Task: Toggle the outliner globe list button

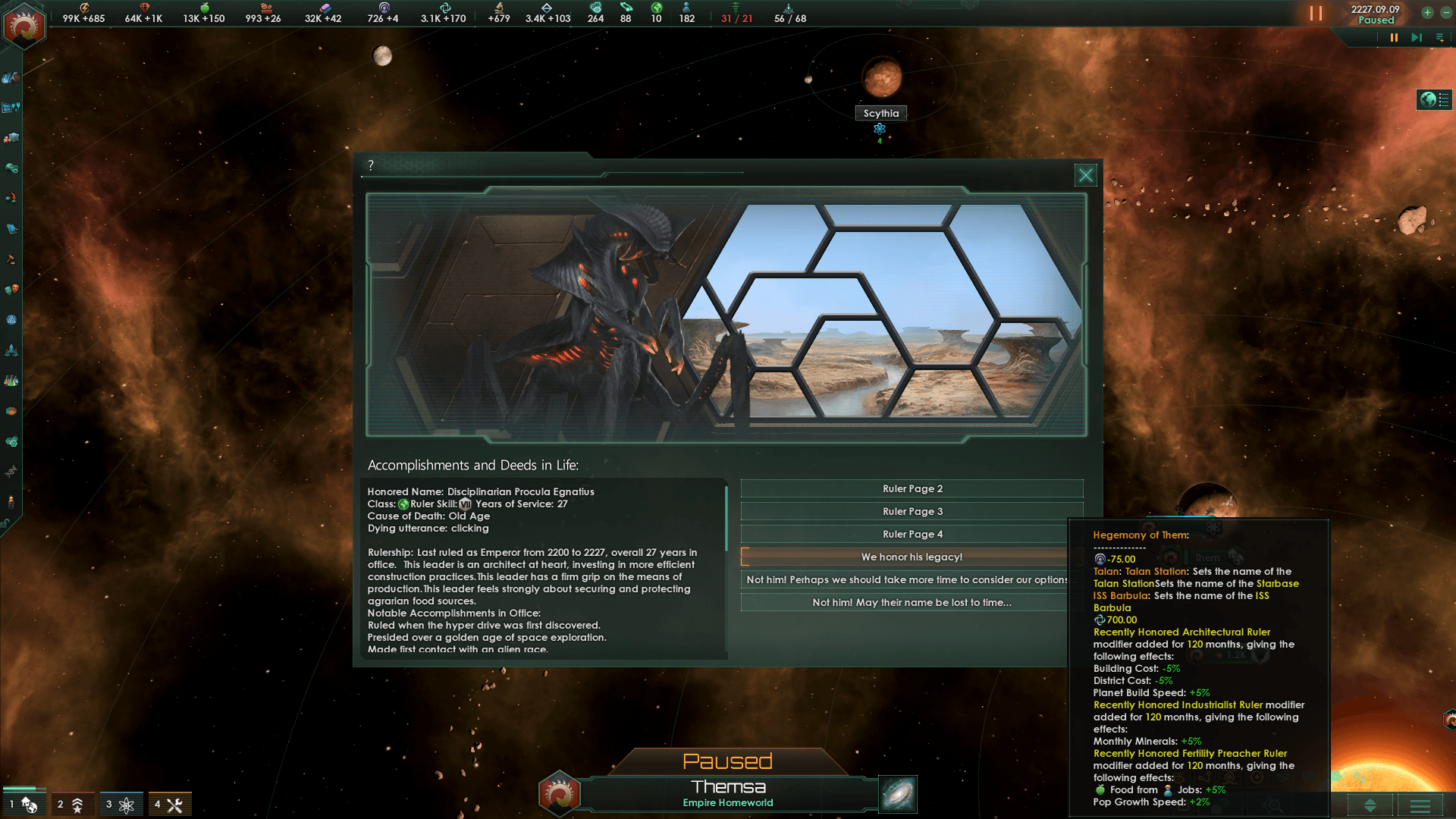Action: [1434, 100]
